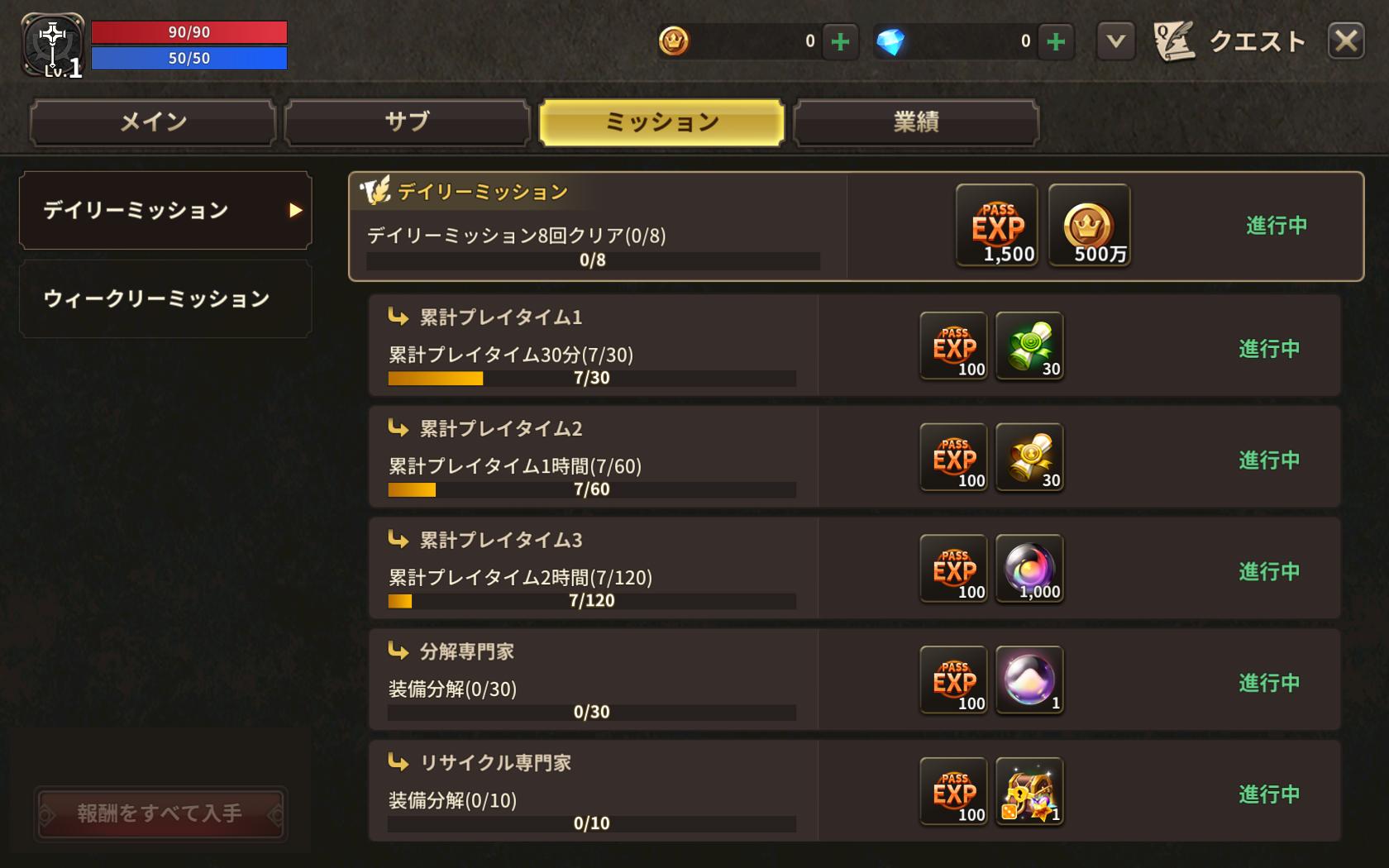Tap the green scroll reward icon
This screenshot has width=1389, height=868.
1029,346
